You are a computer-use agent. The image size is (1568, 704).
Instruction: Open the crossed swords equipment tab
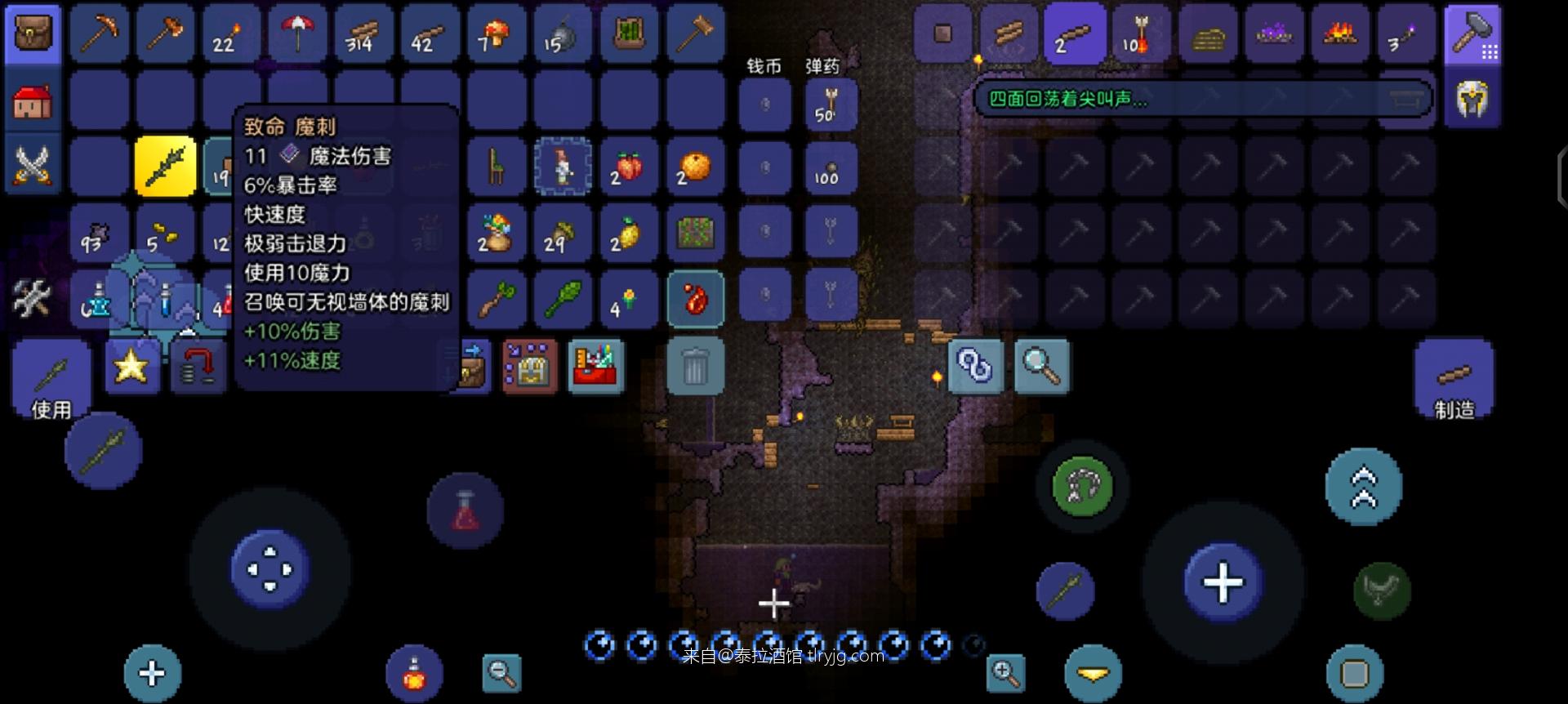(x=33, y=166)
